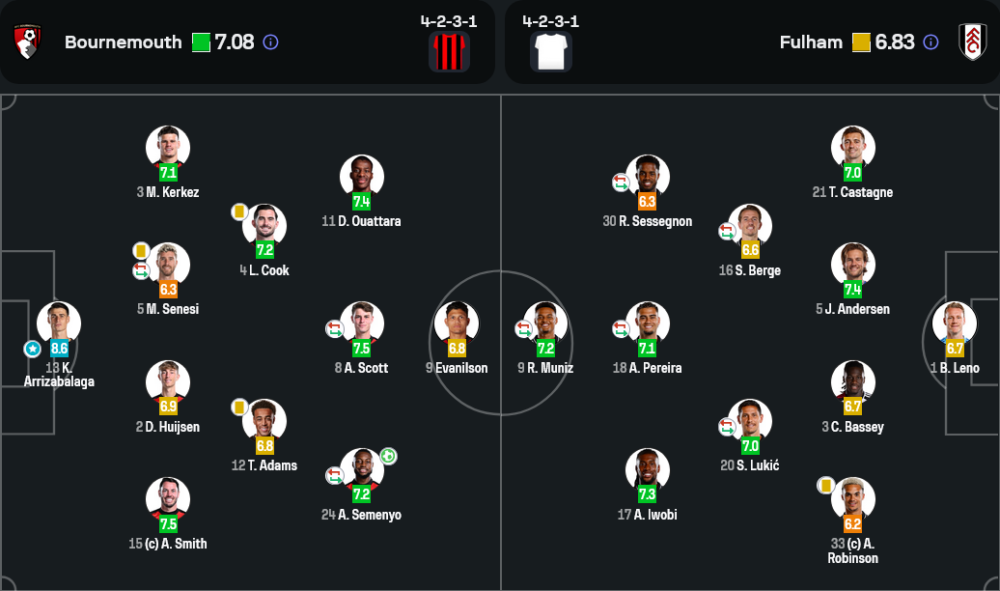This screenshot has height=591, width=1000.
Task: Select goalkeeper K. Arrizabalaga
Action: coord(59,323)
